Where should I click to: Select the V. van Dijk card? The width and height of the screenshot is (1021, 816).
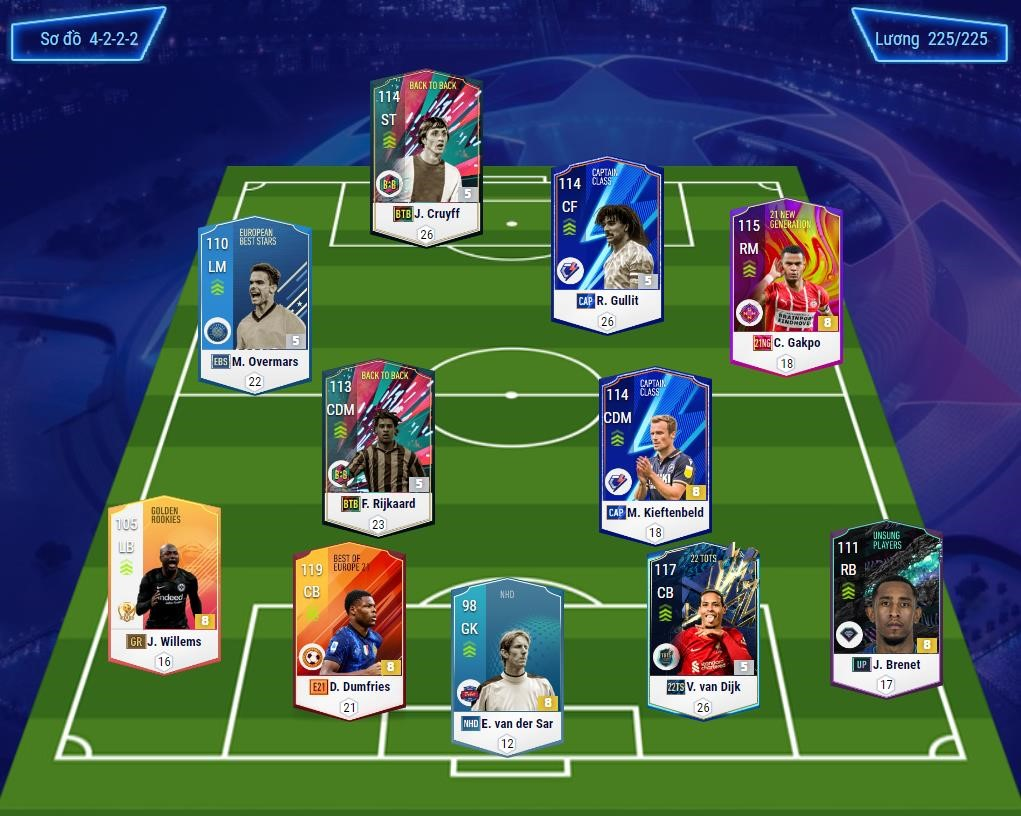point(702,624)
